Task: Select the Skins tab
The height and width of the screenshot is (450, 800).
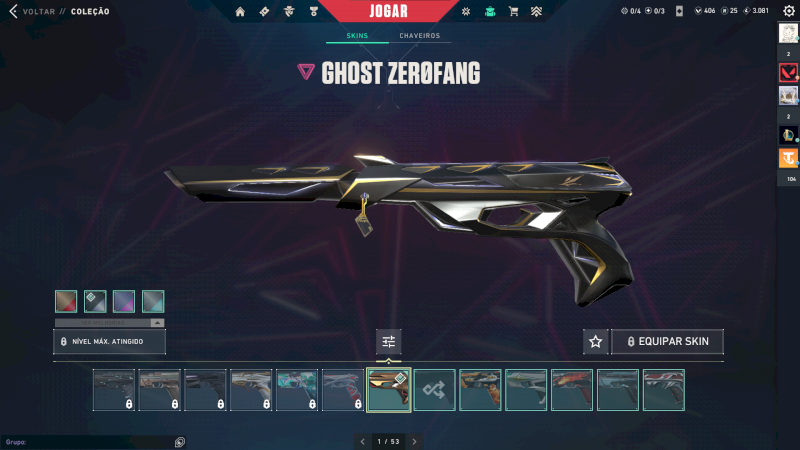Action: pos(357,36)
